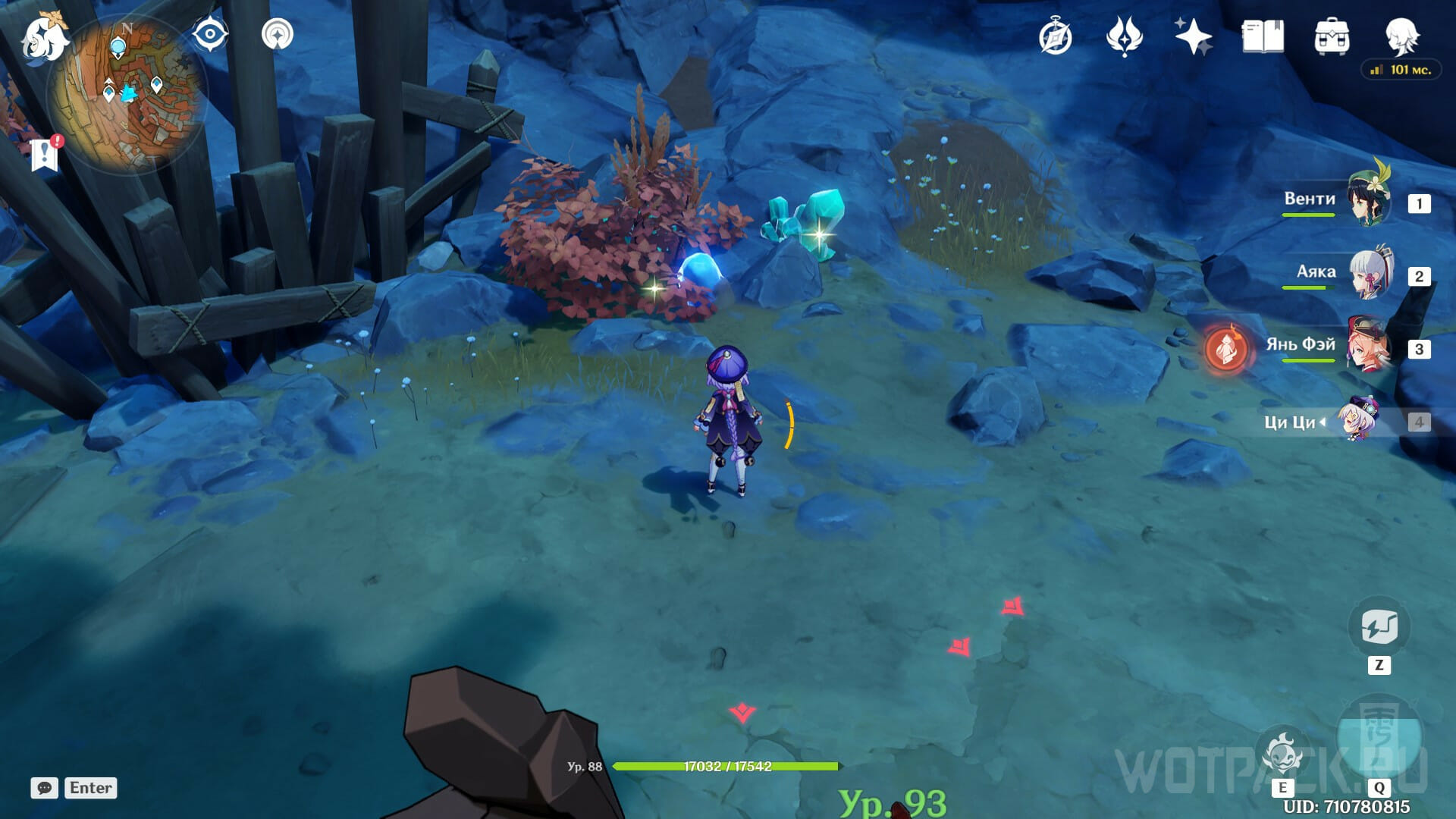This screenshot has width=1456, height=819.
Task: Select active character Ци Ци
Action: (1357, 421)
